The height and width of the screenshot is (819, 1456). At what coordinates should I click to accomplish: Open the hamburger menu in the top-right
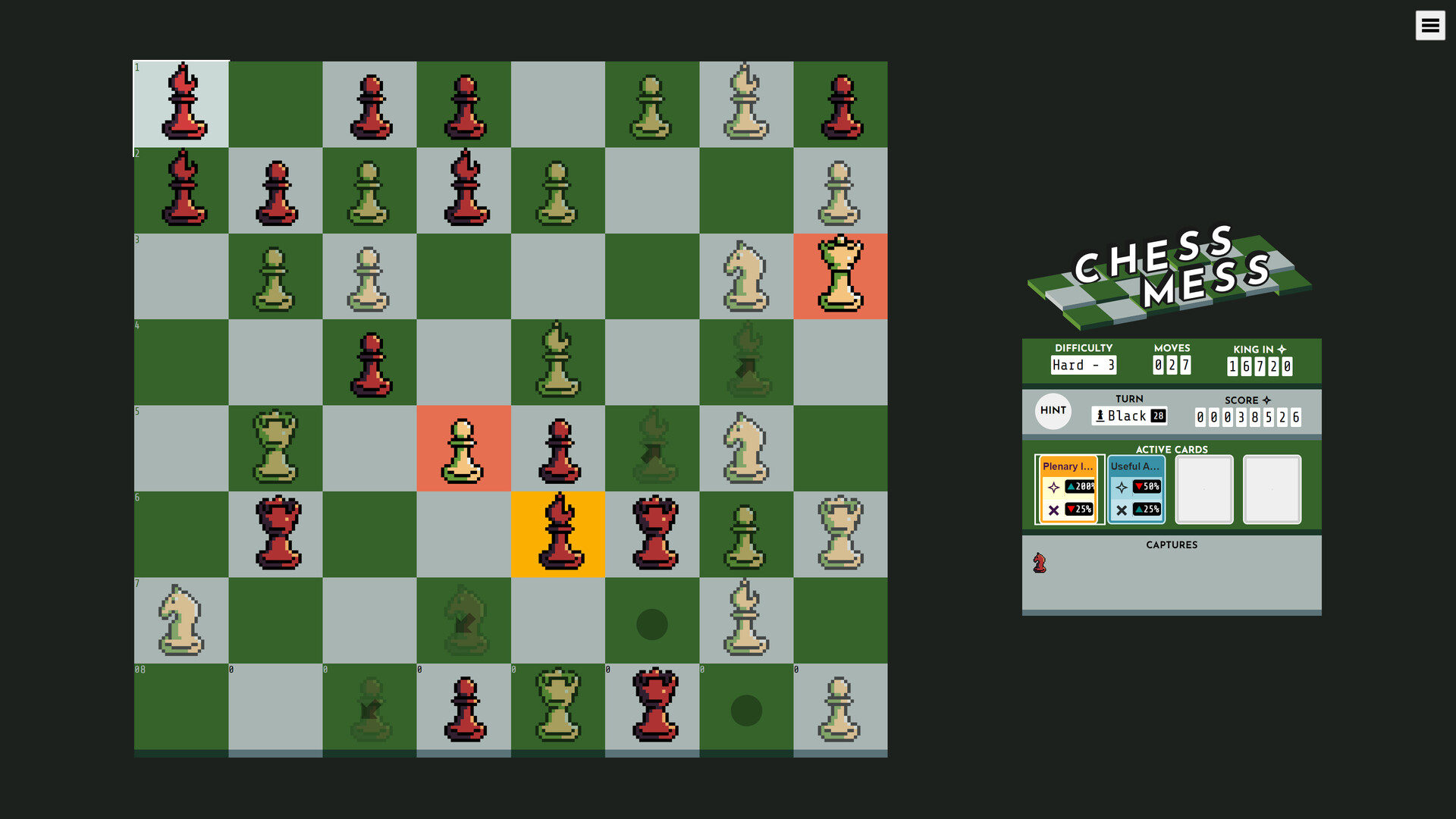(x=1431, y=25)
